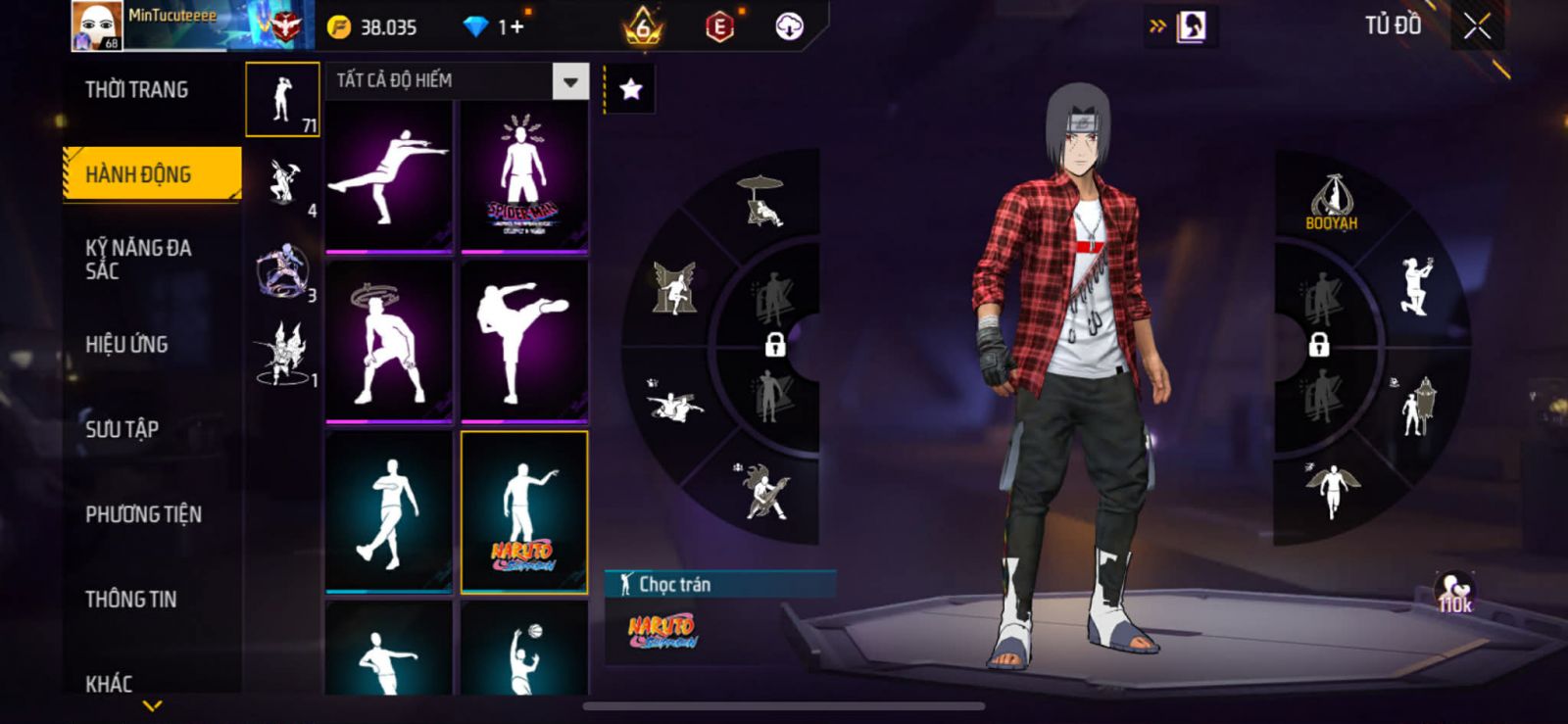Switch to the Kỹ Năng Đa Sắc tab
Viewport: 1568px width, 724px height.
tap(139, 259)
